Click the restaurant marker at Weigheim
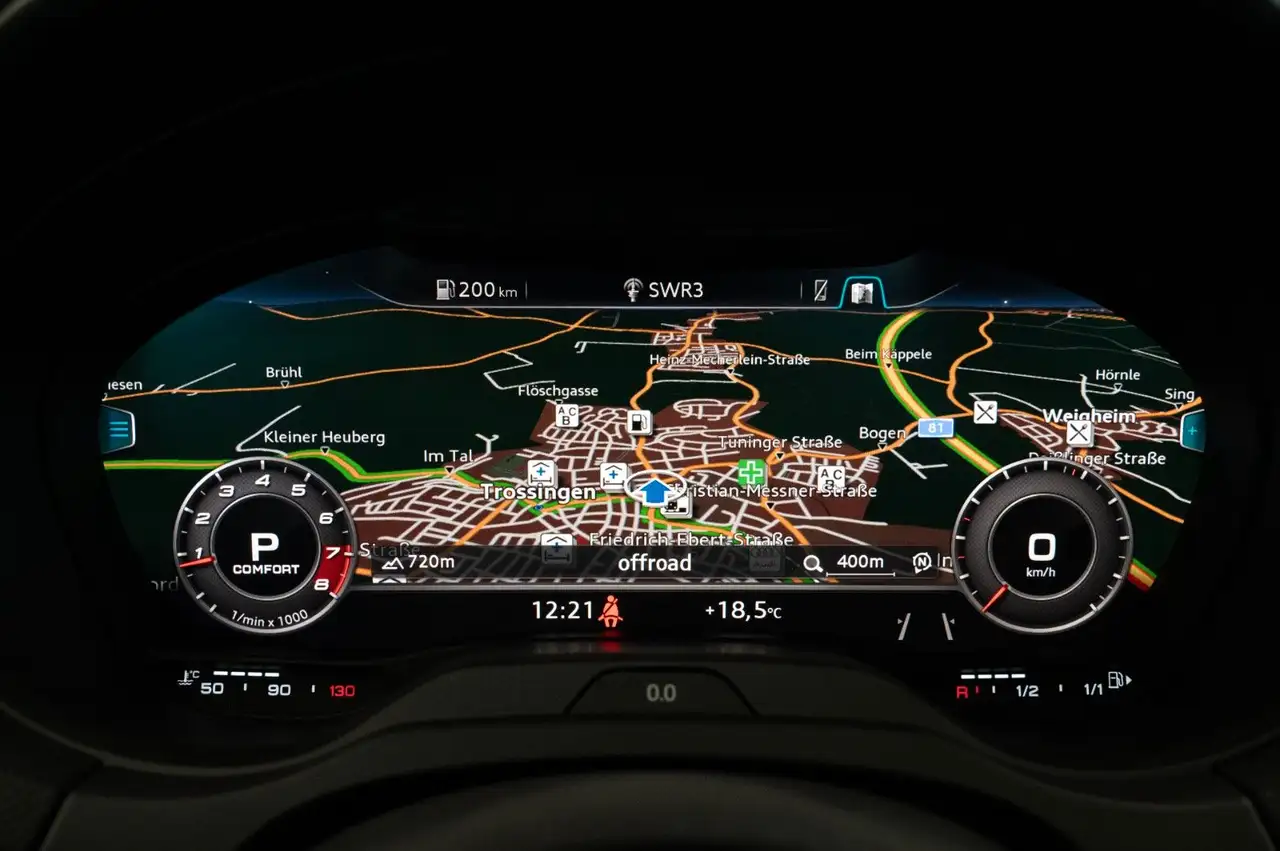The width and height of the screenshot is (1280, 851). click(x=1078, y=433)
